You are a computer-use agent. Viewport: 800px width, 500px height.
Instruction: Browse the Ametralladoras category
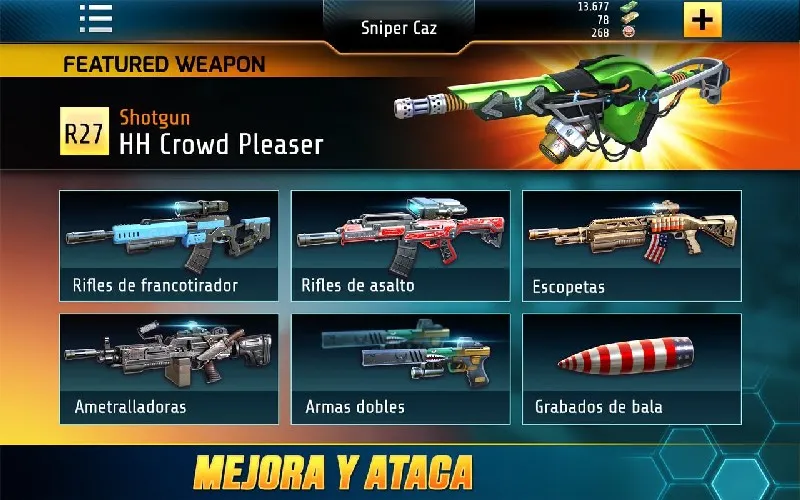(167, 368)
